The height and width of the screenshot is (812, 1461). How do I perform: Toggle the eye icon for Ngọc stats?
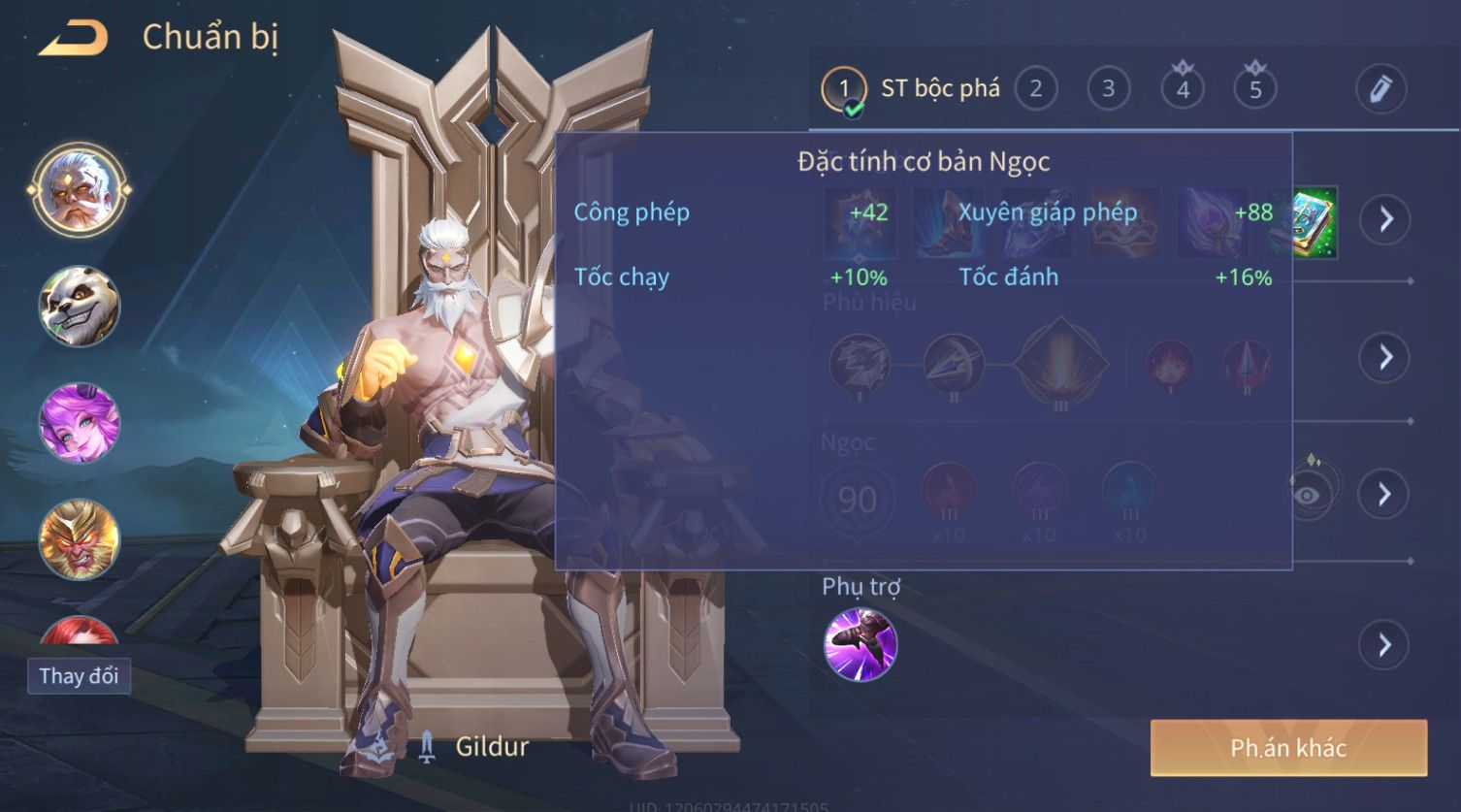coord(1308,495)
